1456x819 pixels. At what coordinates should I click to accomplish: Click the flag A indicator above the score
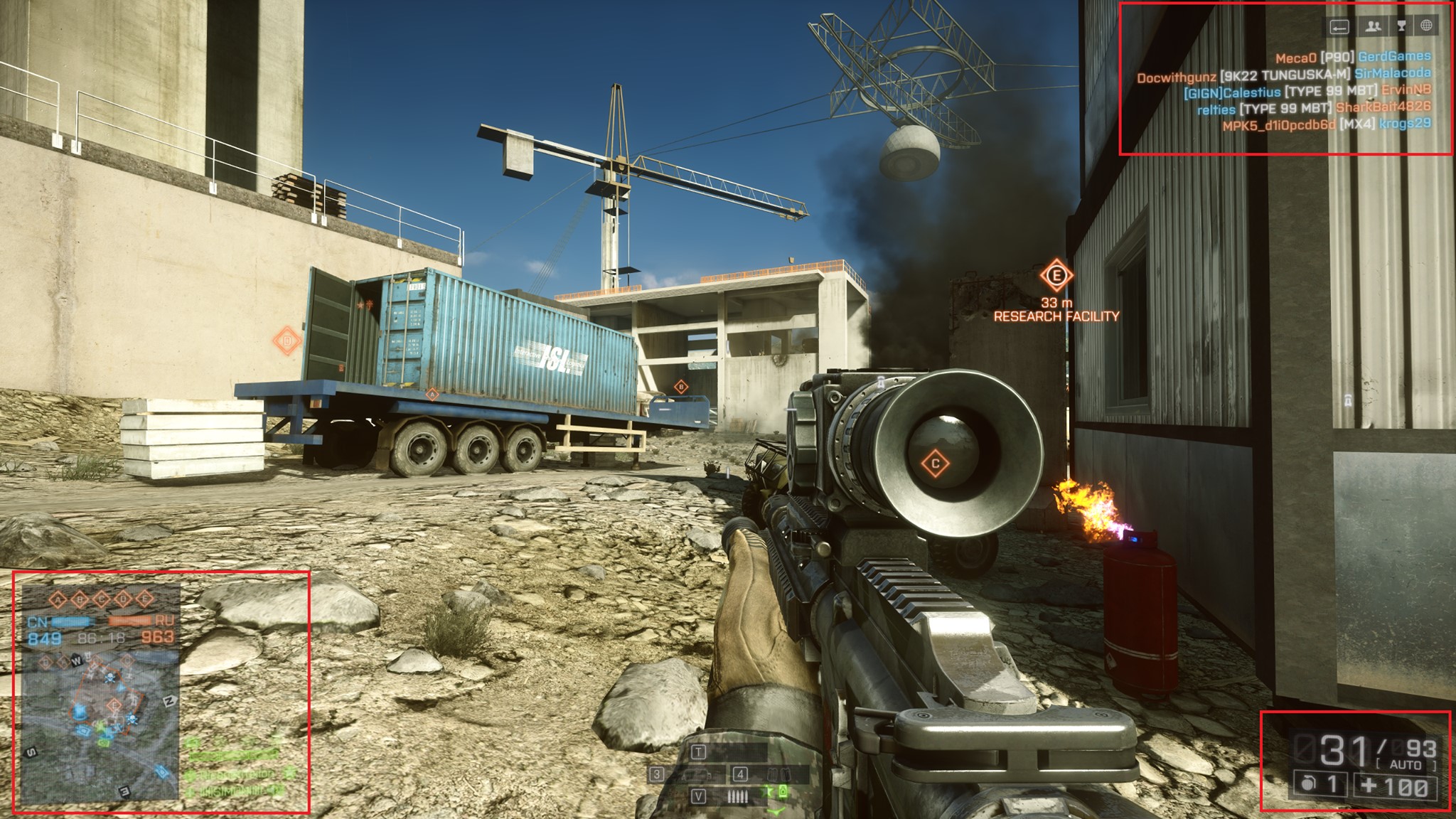57,599
